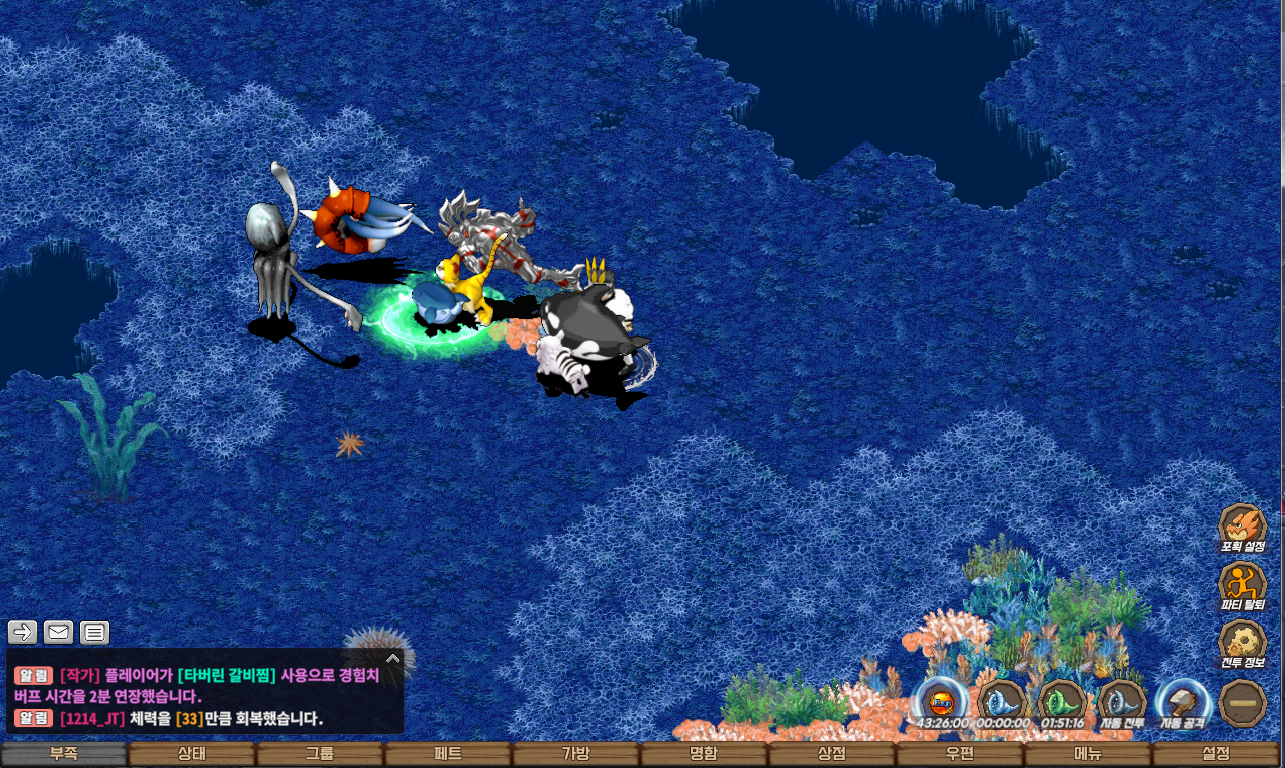Collapse the icon panel with minus button

[1242, 703]
